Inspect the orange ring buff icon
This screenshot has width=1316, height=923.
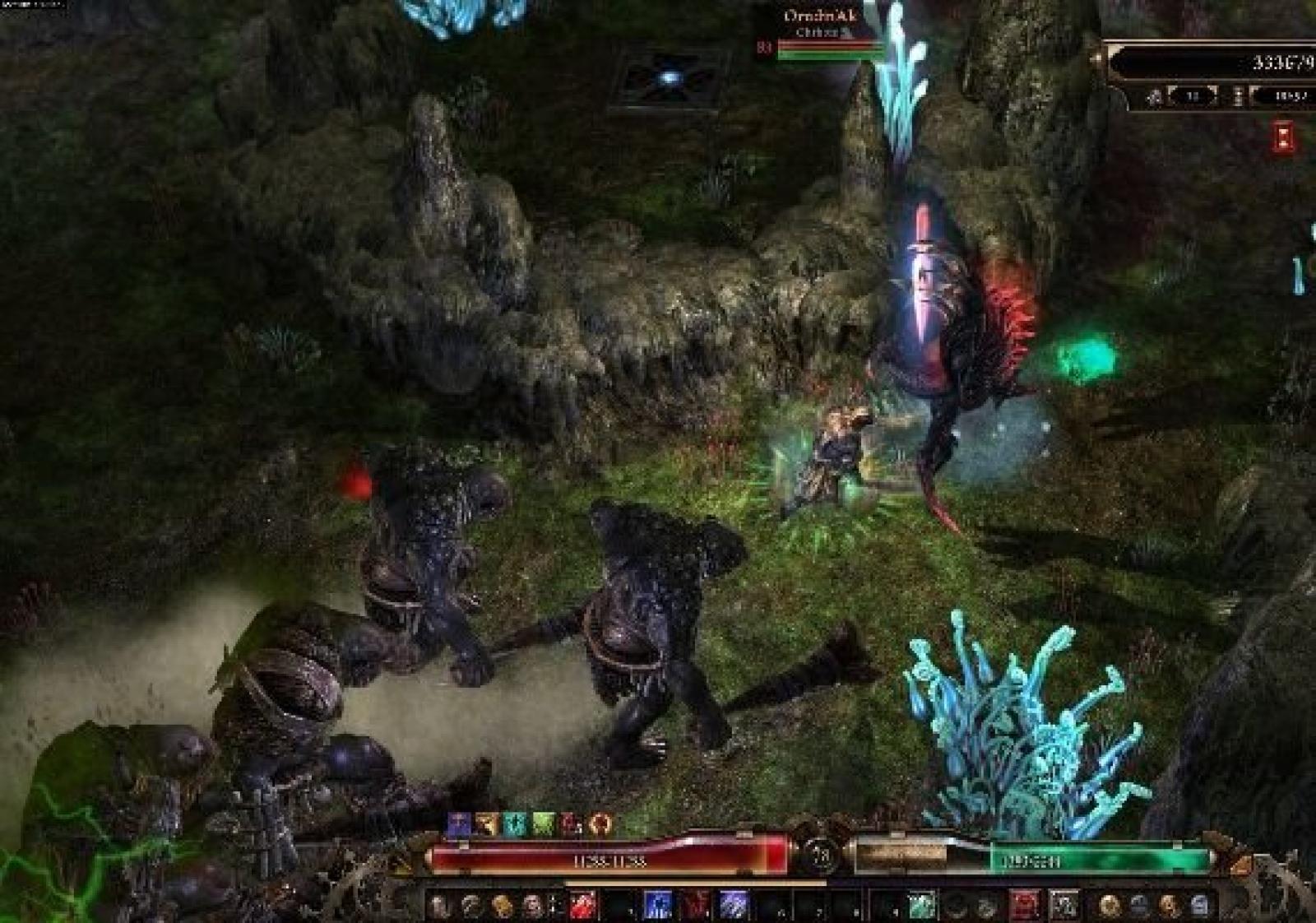point(600,823)
